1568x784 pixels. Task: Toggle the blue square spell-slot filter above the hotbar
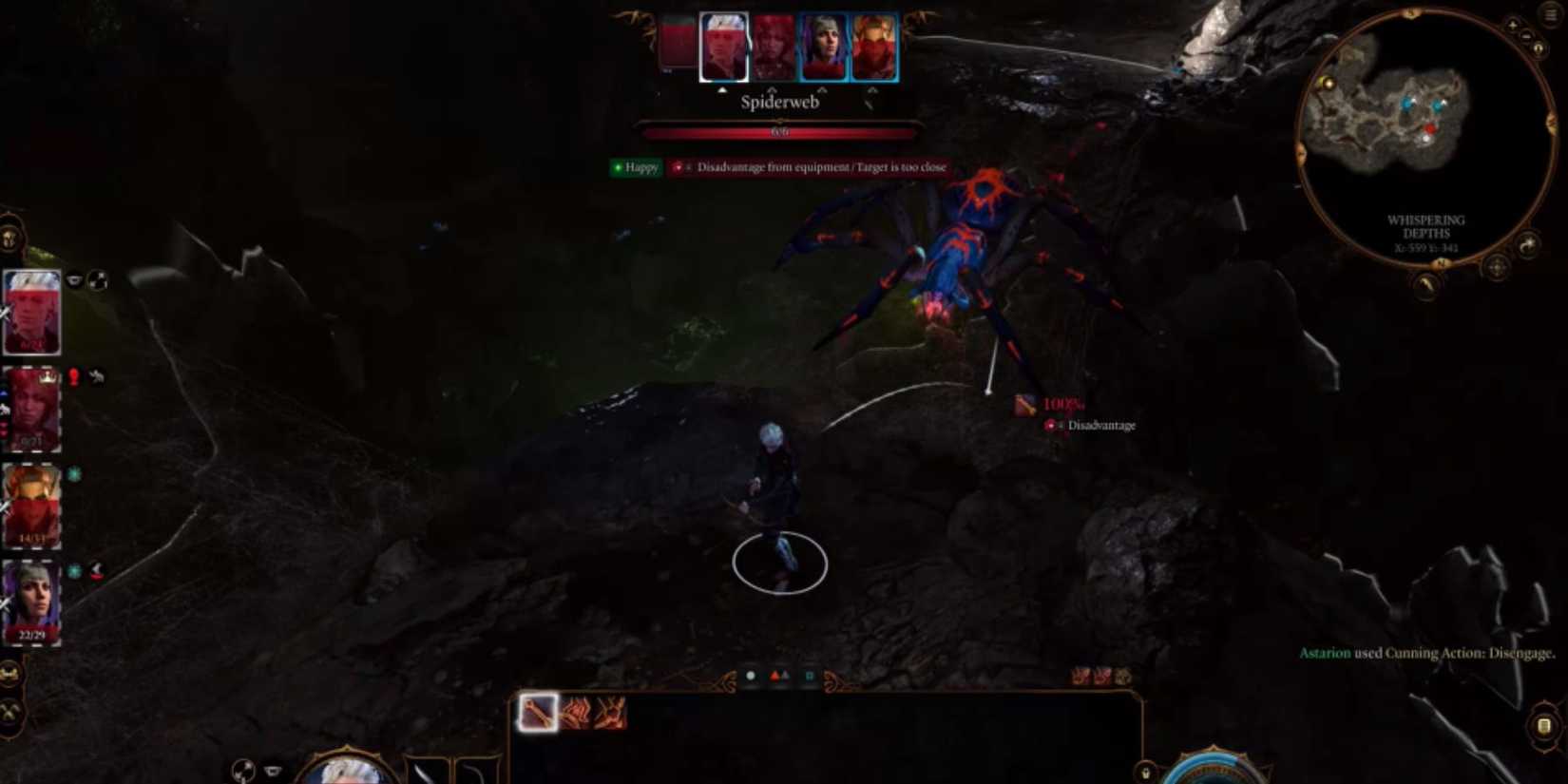click(x=810, y=675)
